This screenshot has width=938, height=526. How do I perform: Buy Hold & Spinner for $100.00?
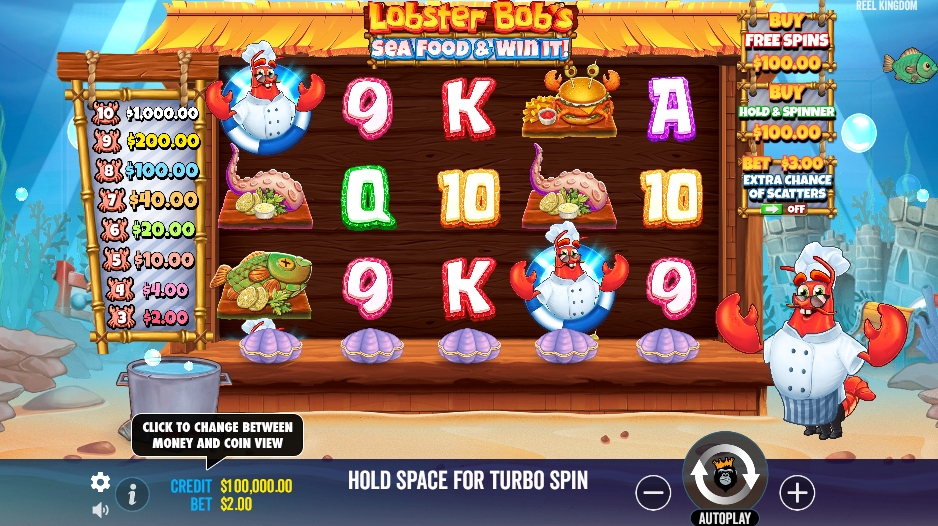[x=786, y=112]
